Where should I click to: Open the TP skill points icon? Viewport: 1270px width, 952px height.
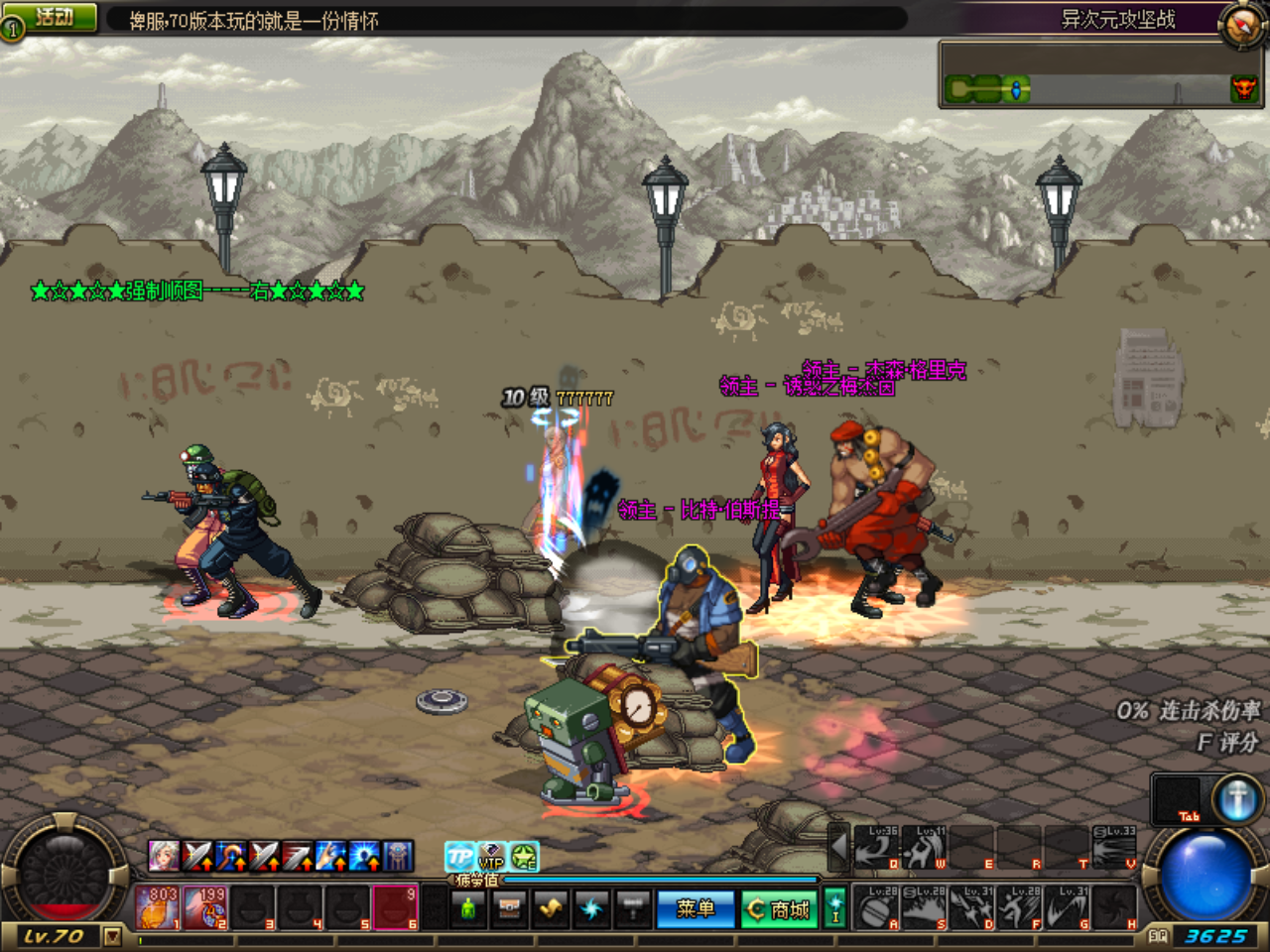[461, 856]
